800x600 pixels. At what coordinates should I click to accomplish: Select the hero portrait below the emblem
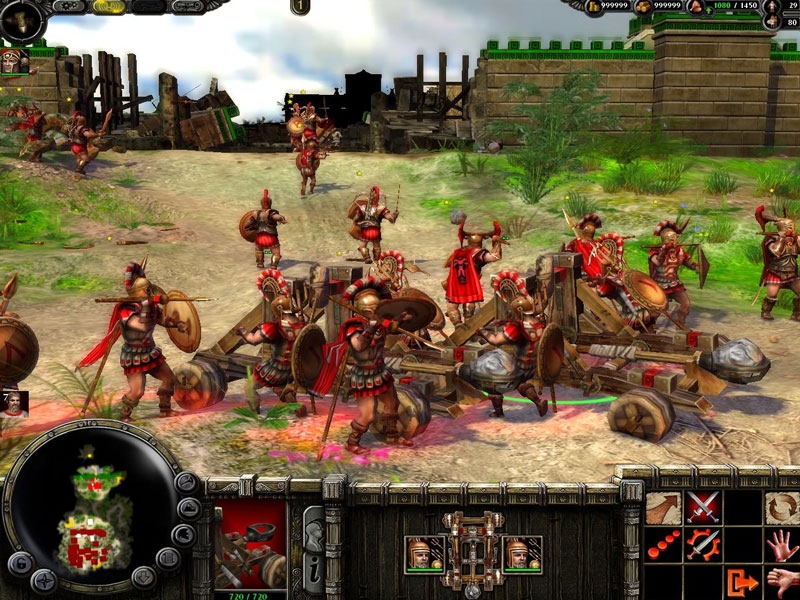pyautogui.click(x=14, y=61)
